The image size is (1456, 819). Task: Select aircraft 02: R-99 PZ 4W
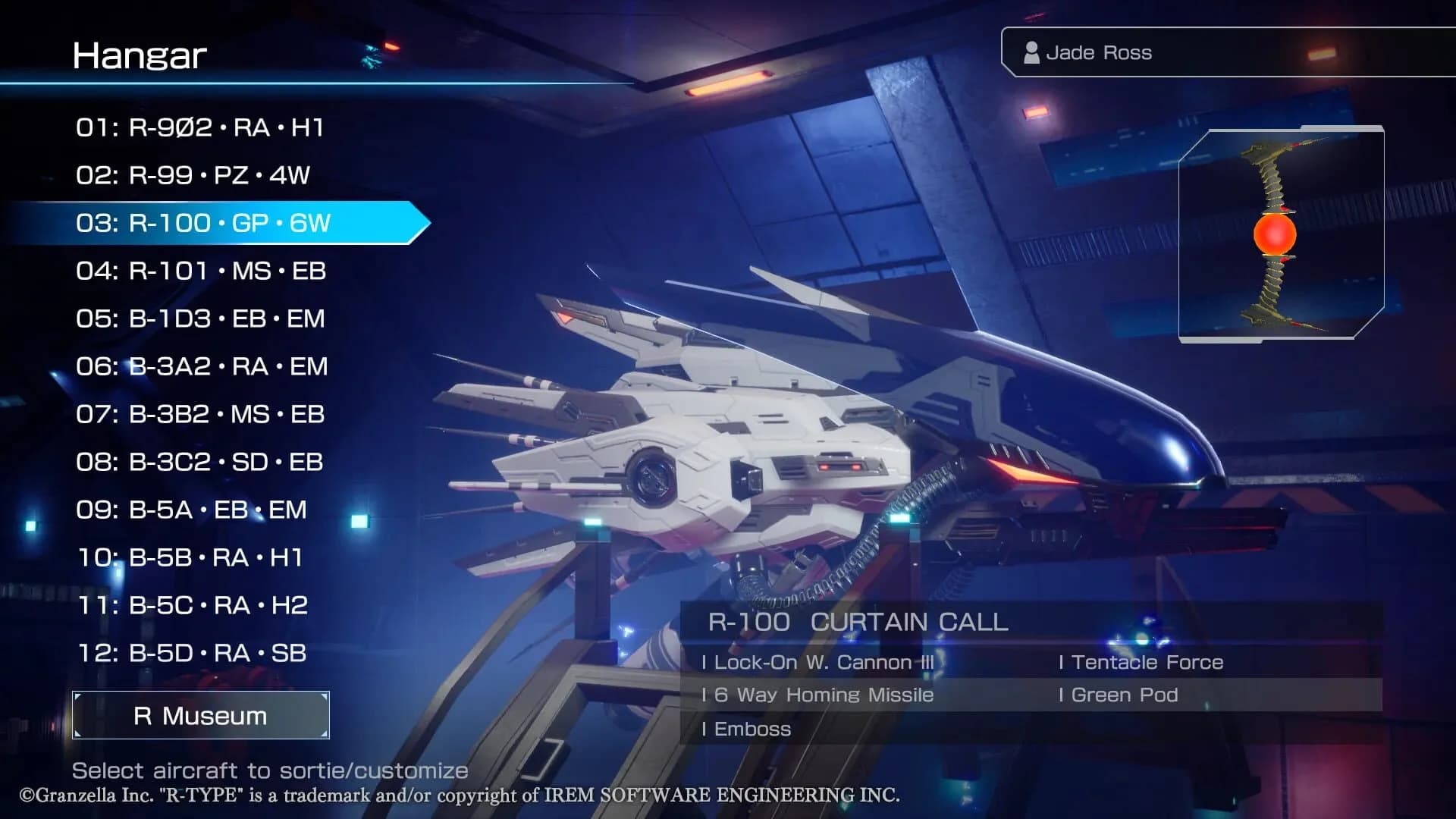[196, 176]
